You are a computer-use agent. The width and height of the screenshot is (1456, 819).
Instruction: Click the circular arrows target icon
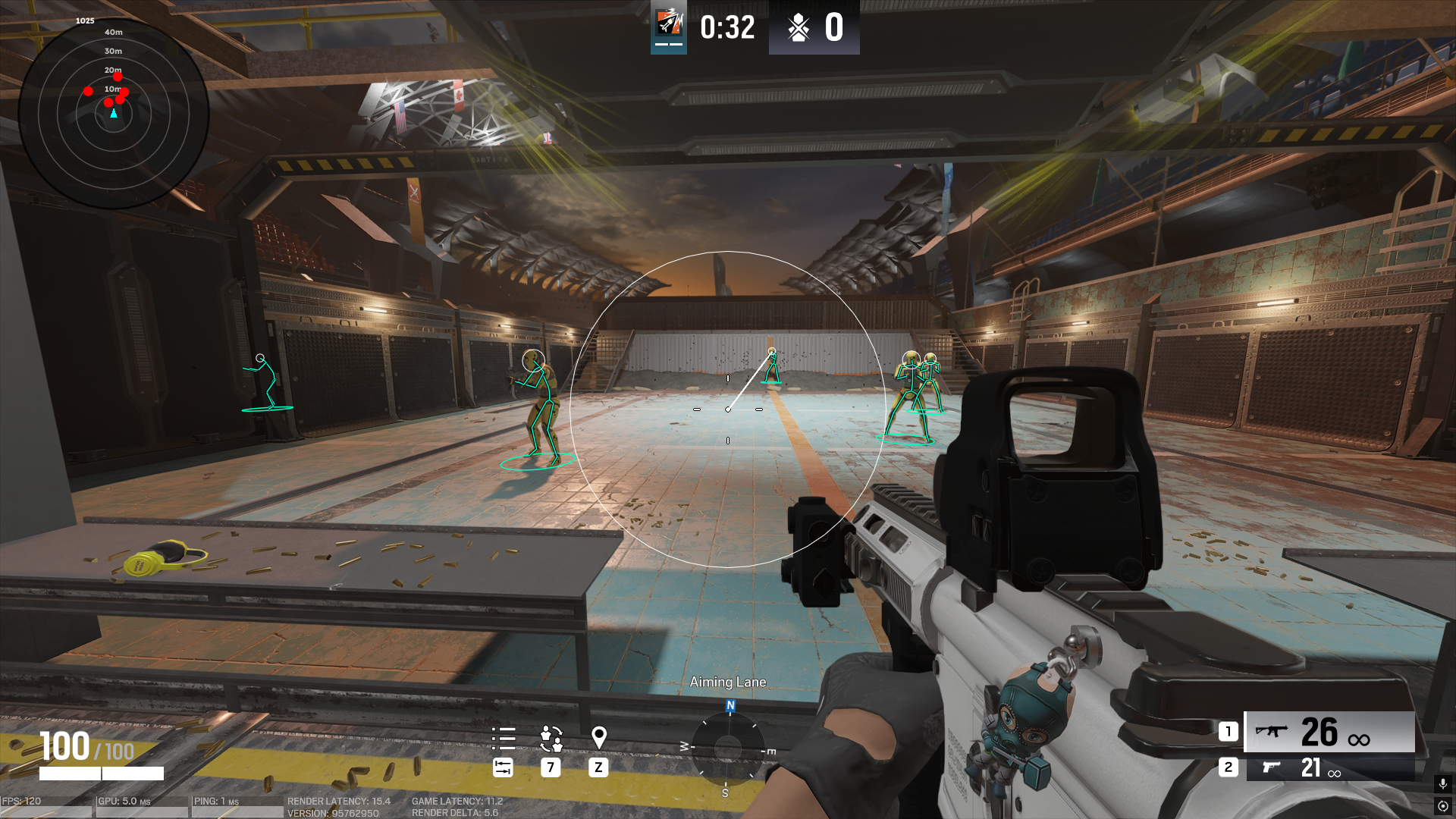pyautogui.click(x=1442, y=805)
